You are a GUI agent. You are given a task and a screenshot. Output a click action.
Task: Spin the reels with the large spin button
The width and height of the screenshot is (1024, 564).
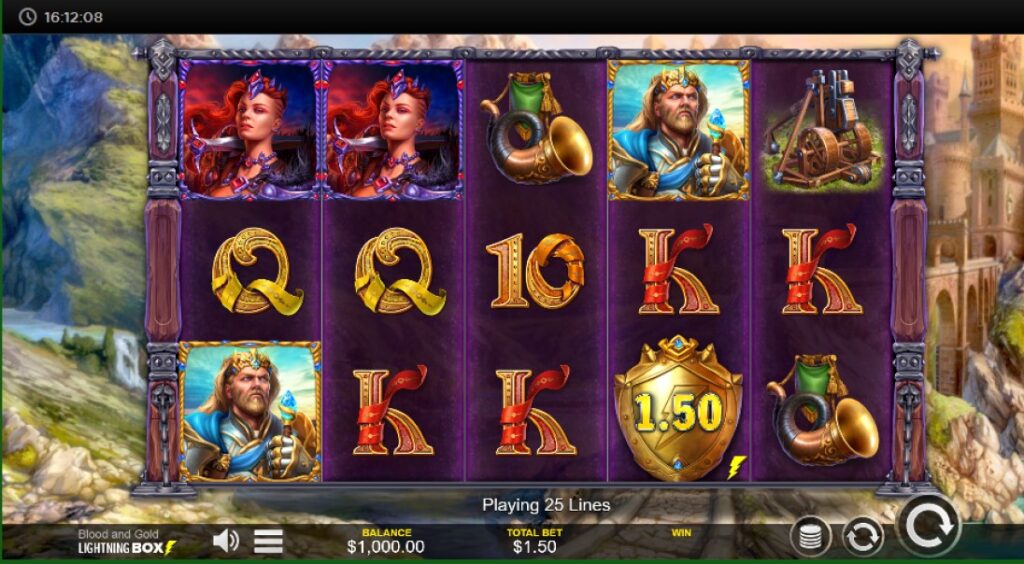(928, 525)
